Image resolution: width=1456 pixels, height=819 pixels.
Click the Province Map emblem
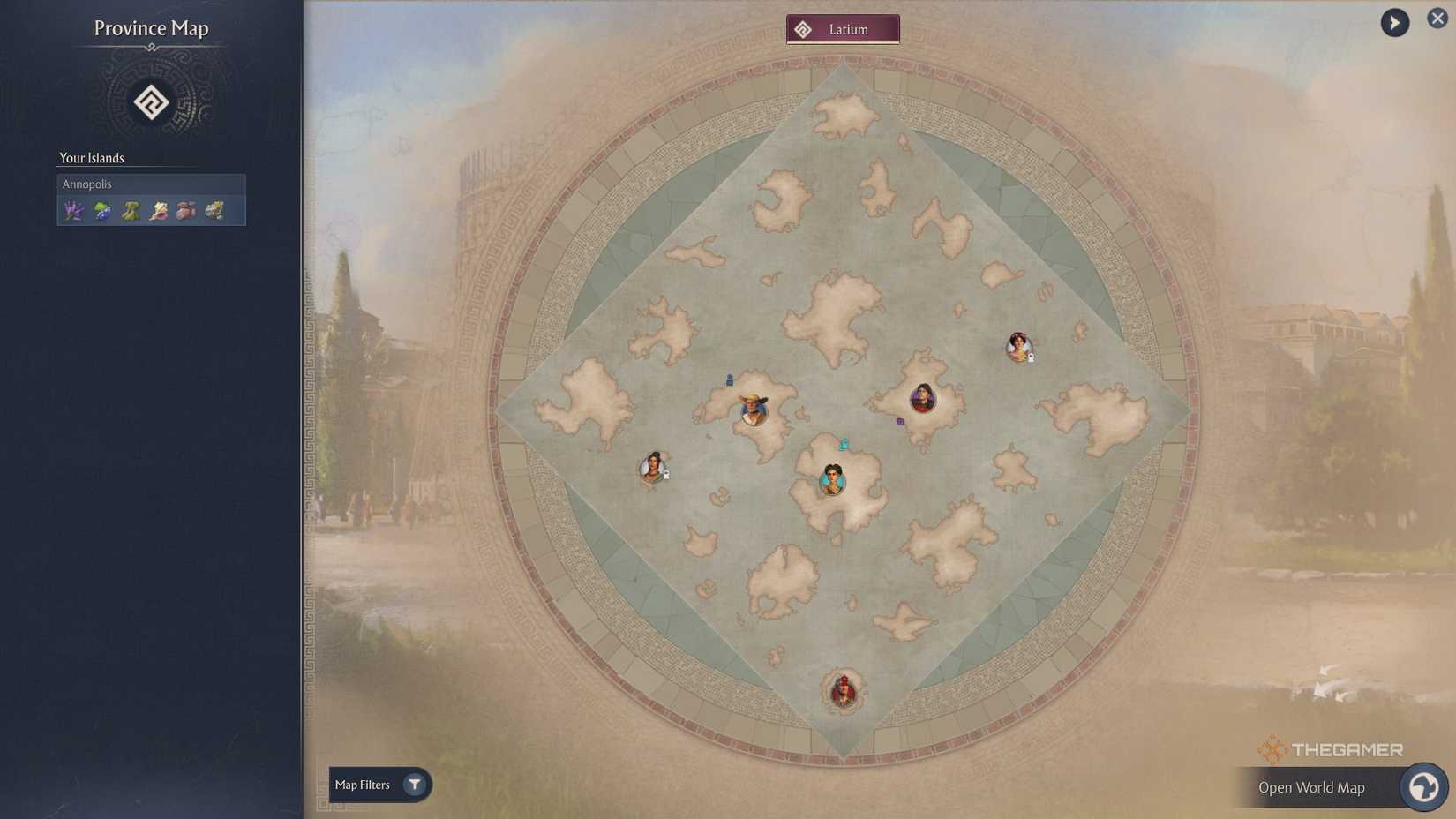point(151,102)
